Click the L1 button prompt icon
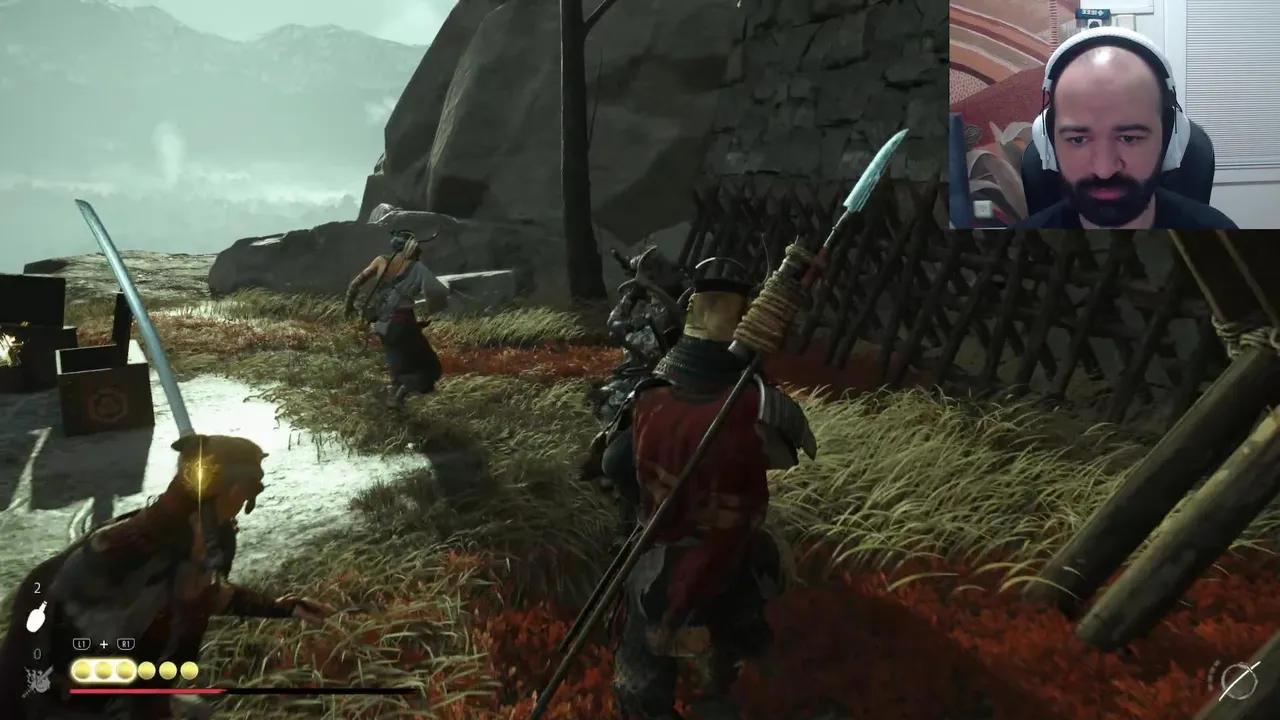 click(81, 644)
